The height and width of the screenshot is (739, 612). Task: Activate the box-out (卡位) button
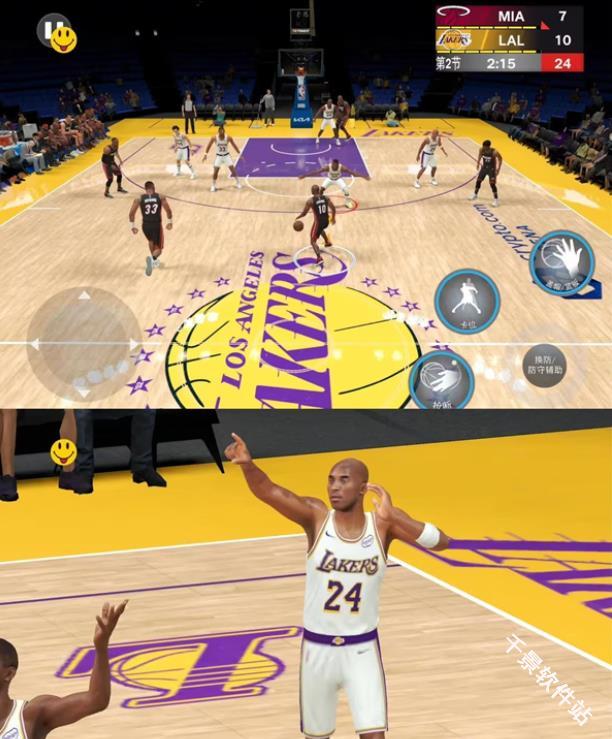466,298
